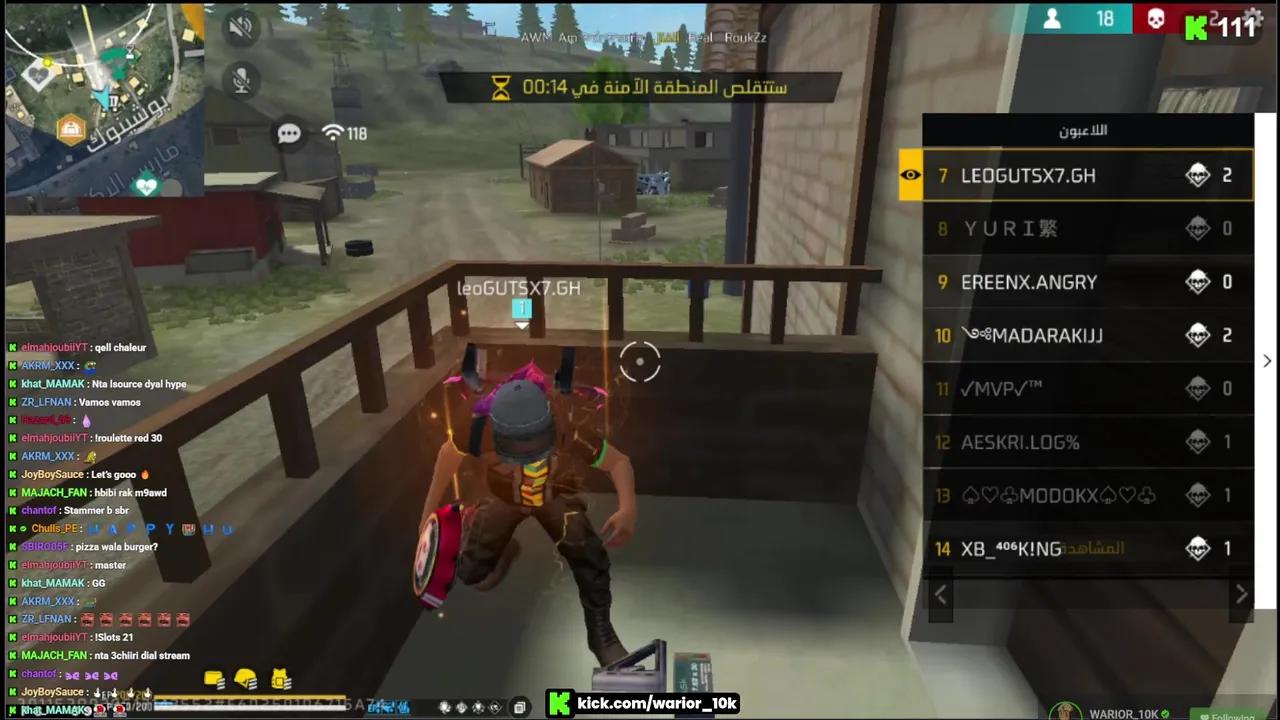Select the vest item icon above the chat
The width and height of the screenshot is (1280, 720).
click(x=280, y=680)
